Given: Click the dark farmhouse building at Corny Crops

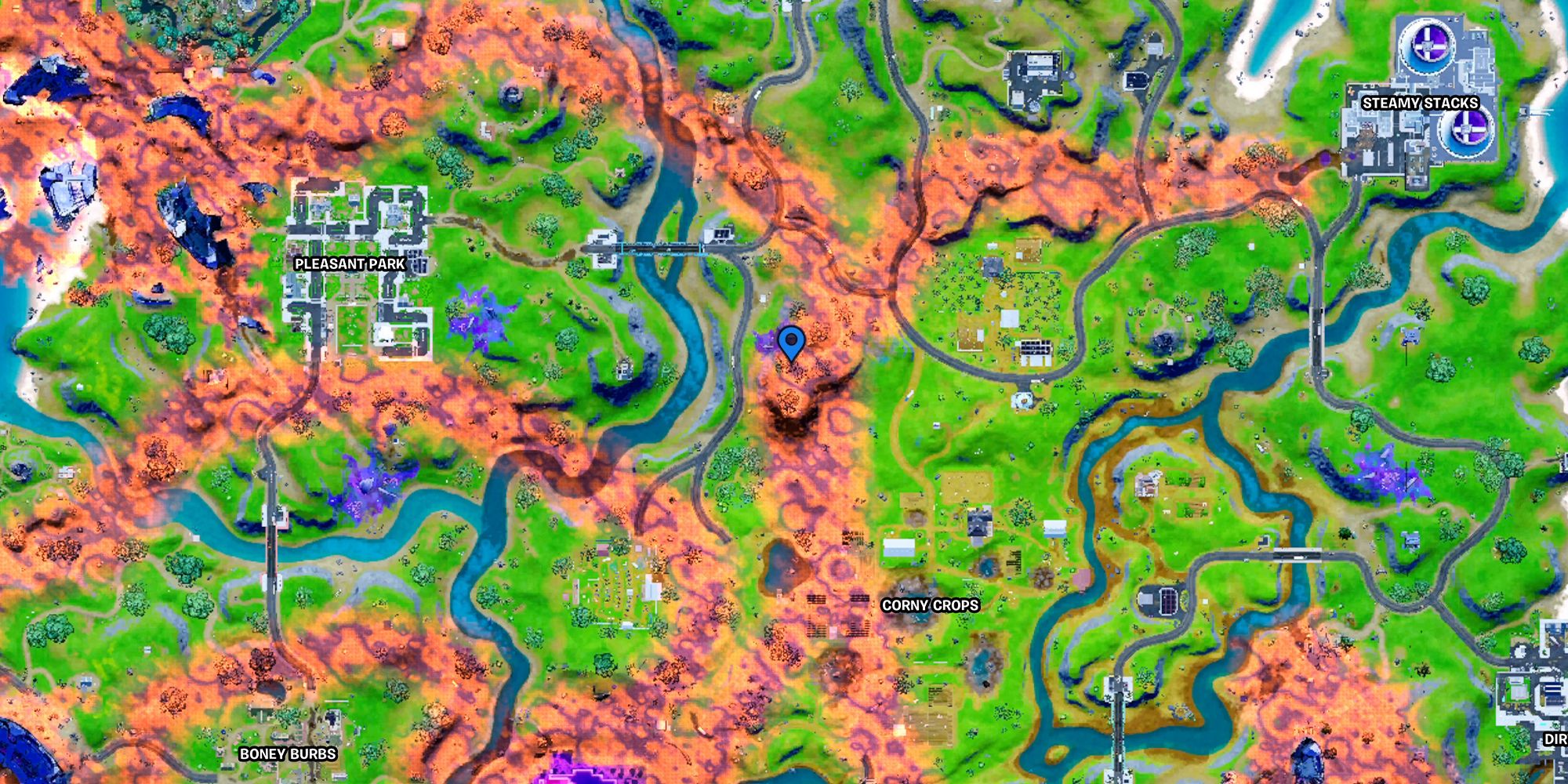Looking at the screenshot, I should point(980,524).
